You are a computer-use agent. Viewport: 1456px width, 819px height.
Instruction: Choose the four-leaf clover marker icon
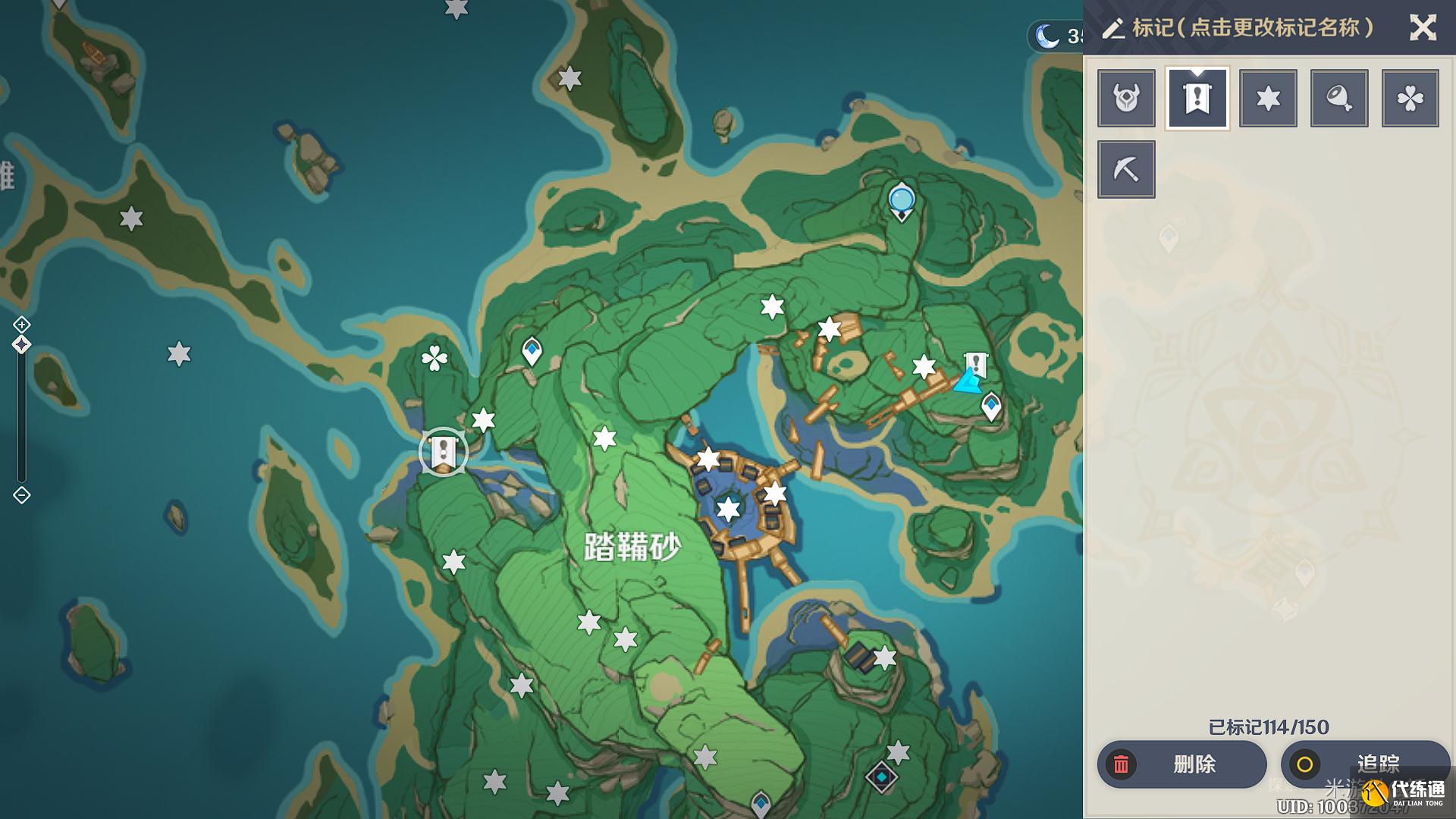point(1410,98)
